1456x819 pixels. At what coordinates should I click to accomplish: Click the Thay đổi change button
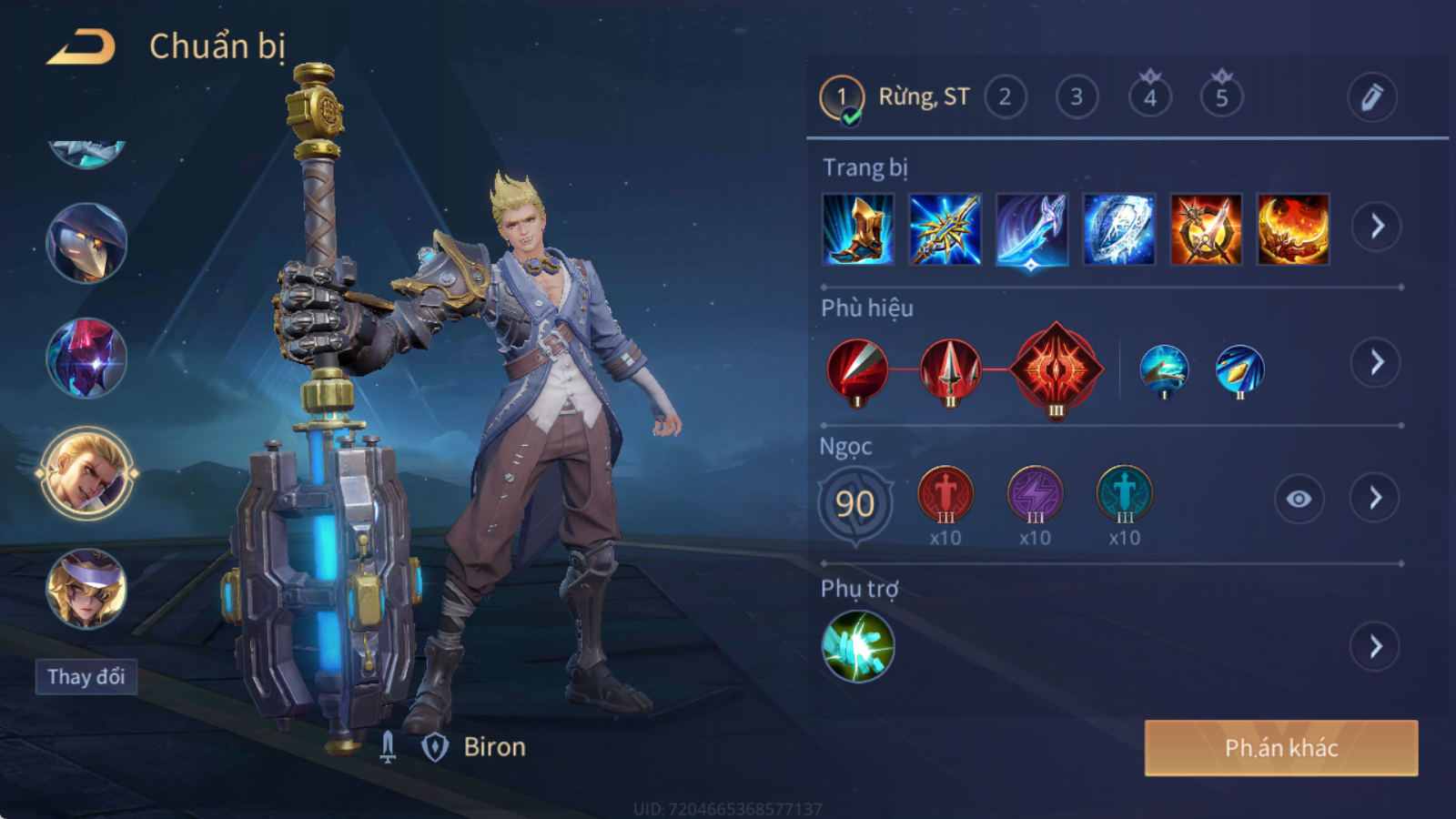pyautogui.click(x=86, y=677)
